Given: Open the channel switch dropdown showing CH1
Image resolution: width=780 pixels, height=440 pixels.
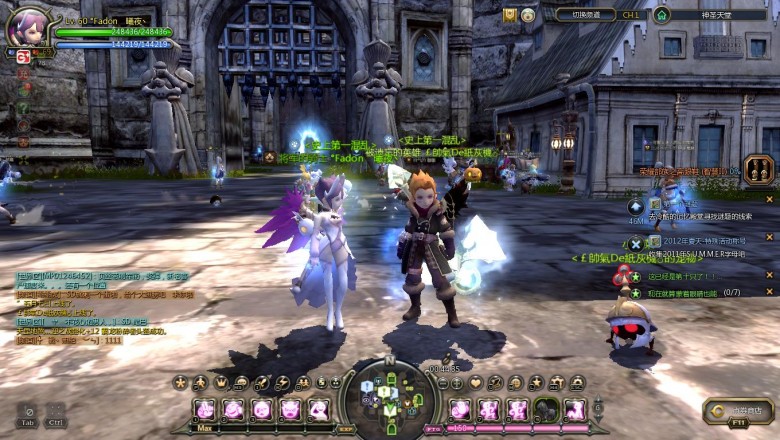Looking at the screenshot, I should [x=599, y=15].
